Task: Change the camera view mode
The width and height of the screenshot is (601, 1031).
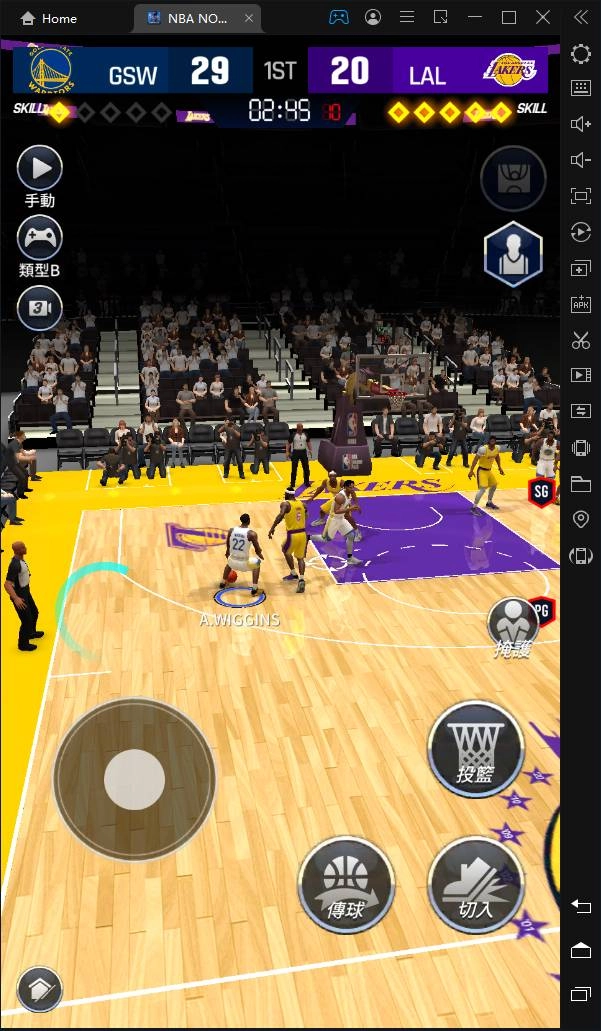Action: [40, 309]
